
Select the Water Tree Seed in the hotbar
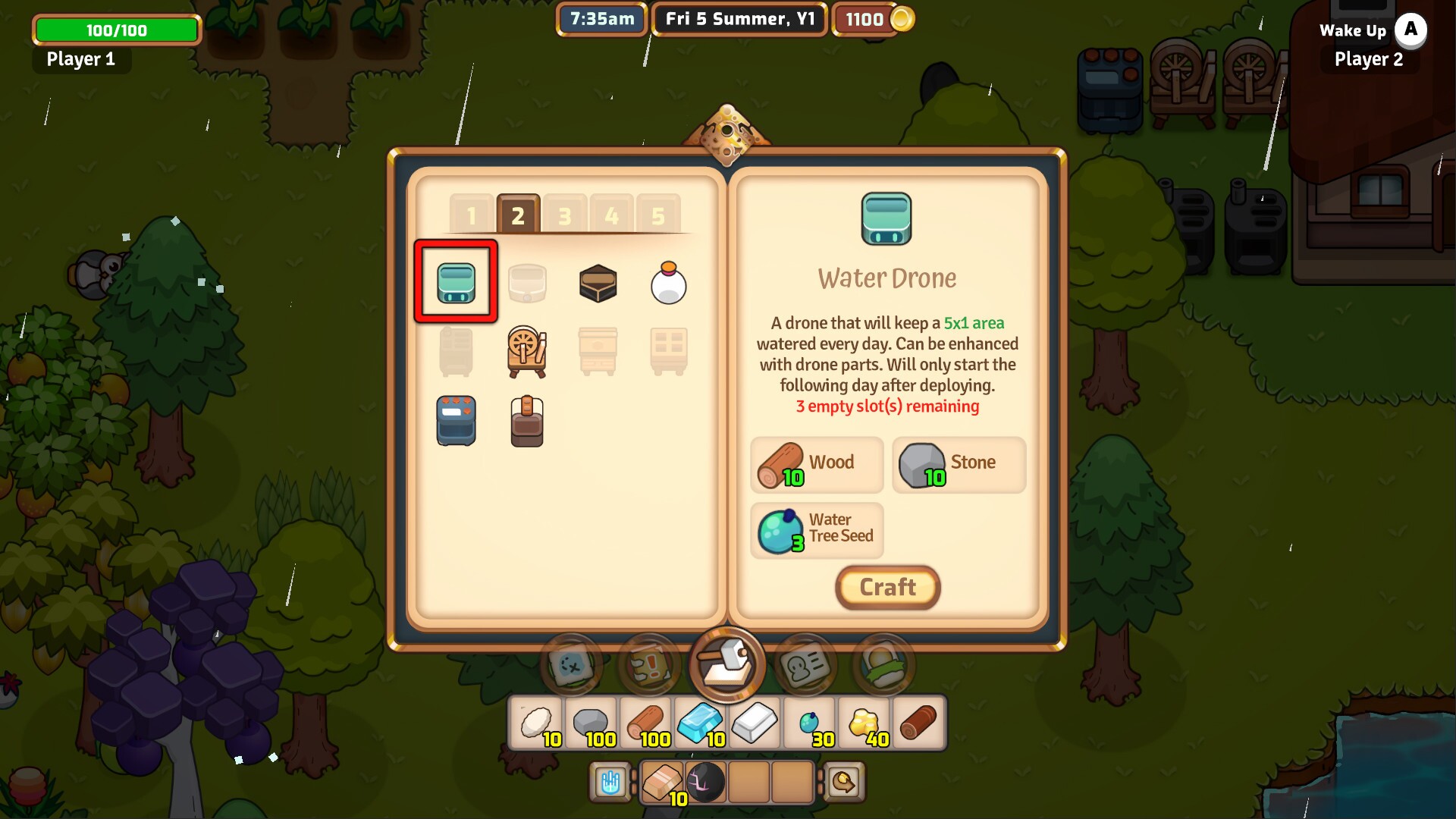pos(808,720)
